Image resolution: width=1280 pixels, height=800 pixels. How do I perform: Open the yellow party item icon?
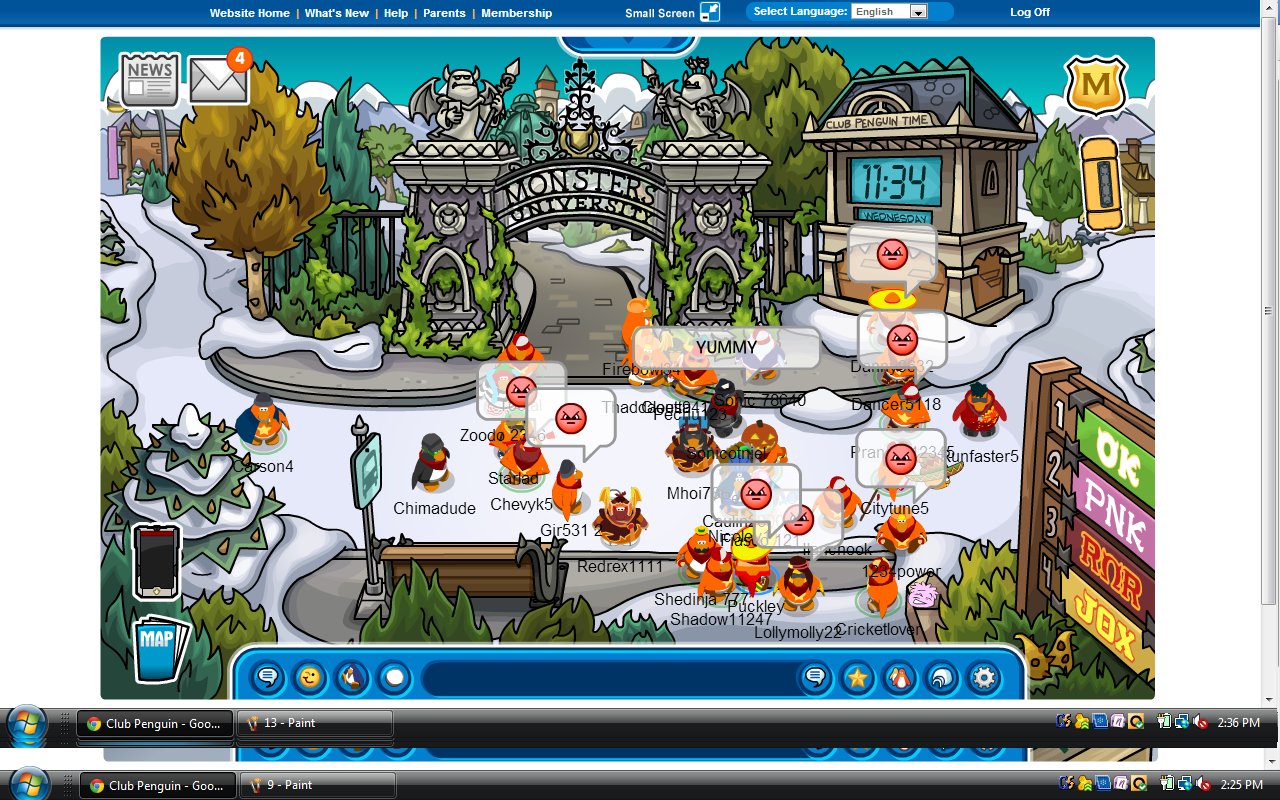[1104, 184]
